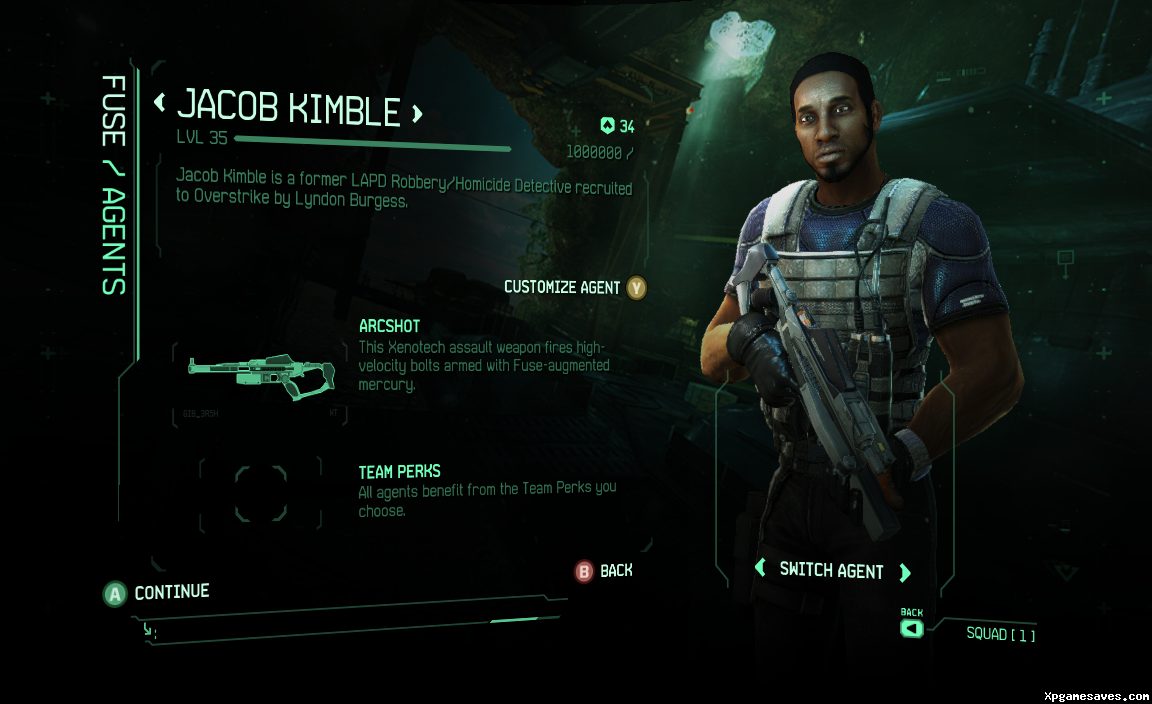Open the Team Perks entry
This screenshot has height=704, width=1152.
399,471
